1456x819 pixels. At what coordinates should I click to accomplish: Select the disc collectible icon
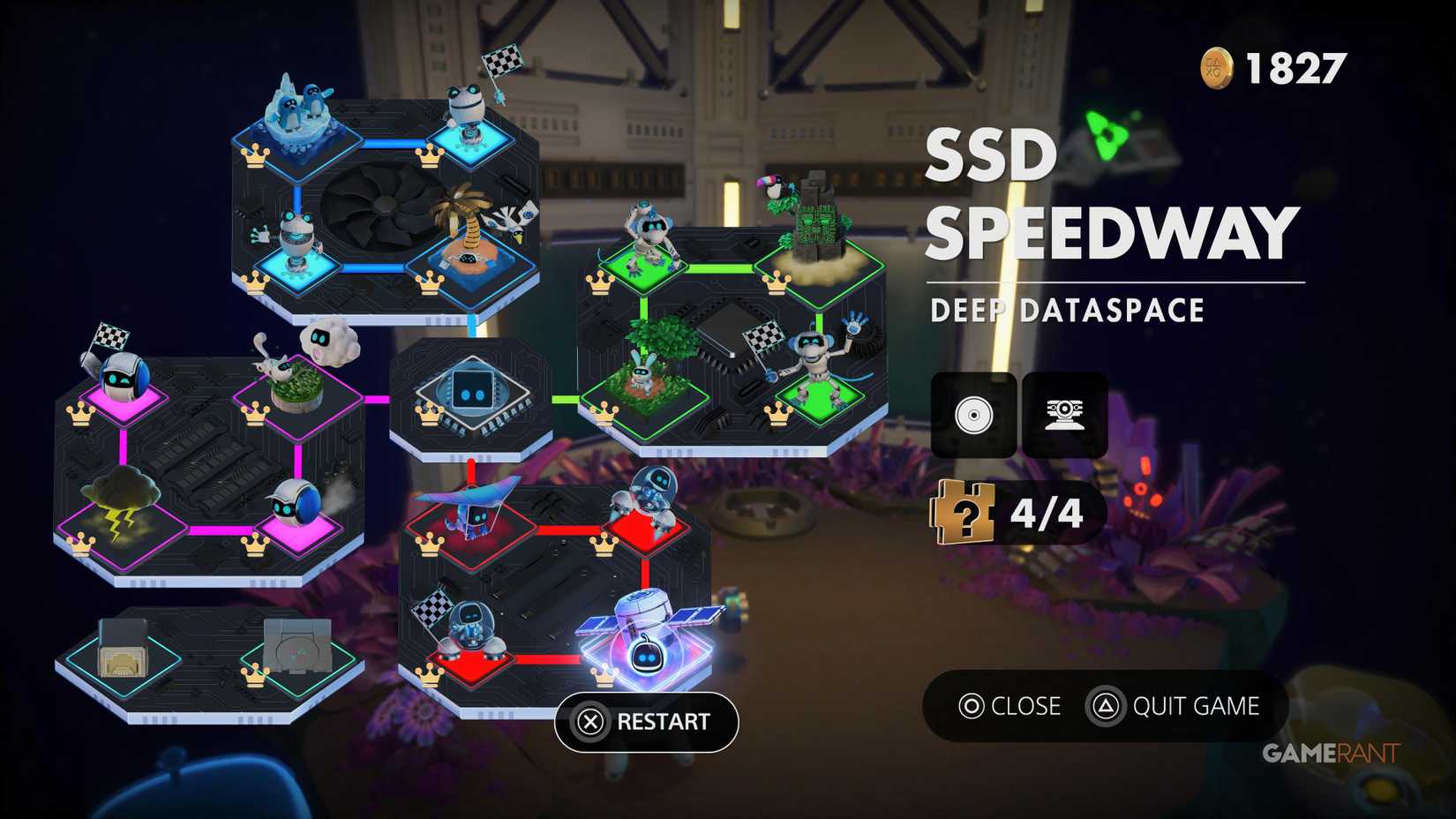coord(972,415)
